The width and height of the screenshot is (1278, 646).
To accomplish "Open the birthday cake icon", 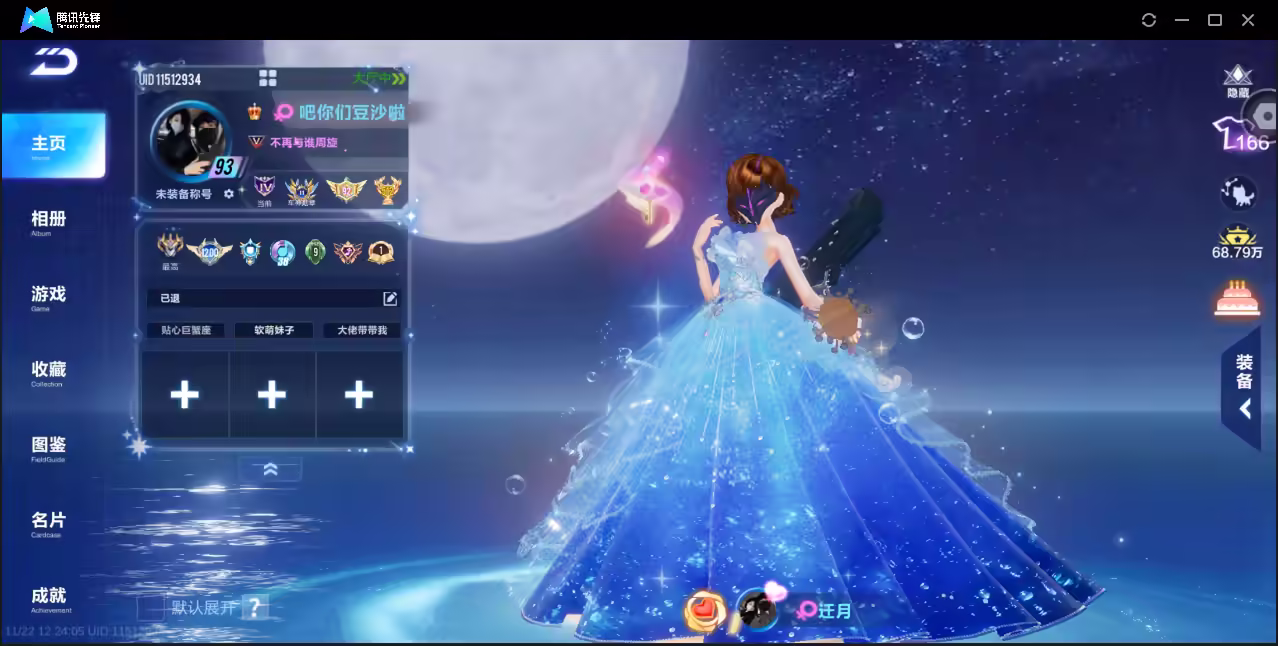I will pyautogui.click(x=1237, y=298).
